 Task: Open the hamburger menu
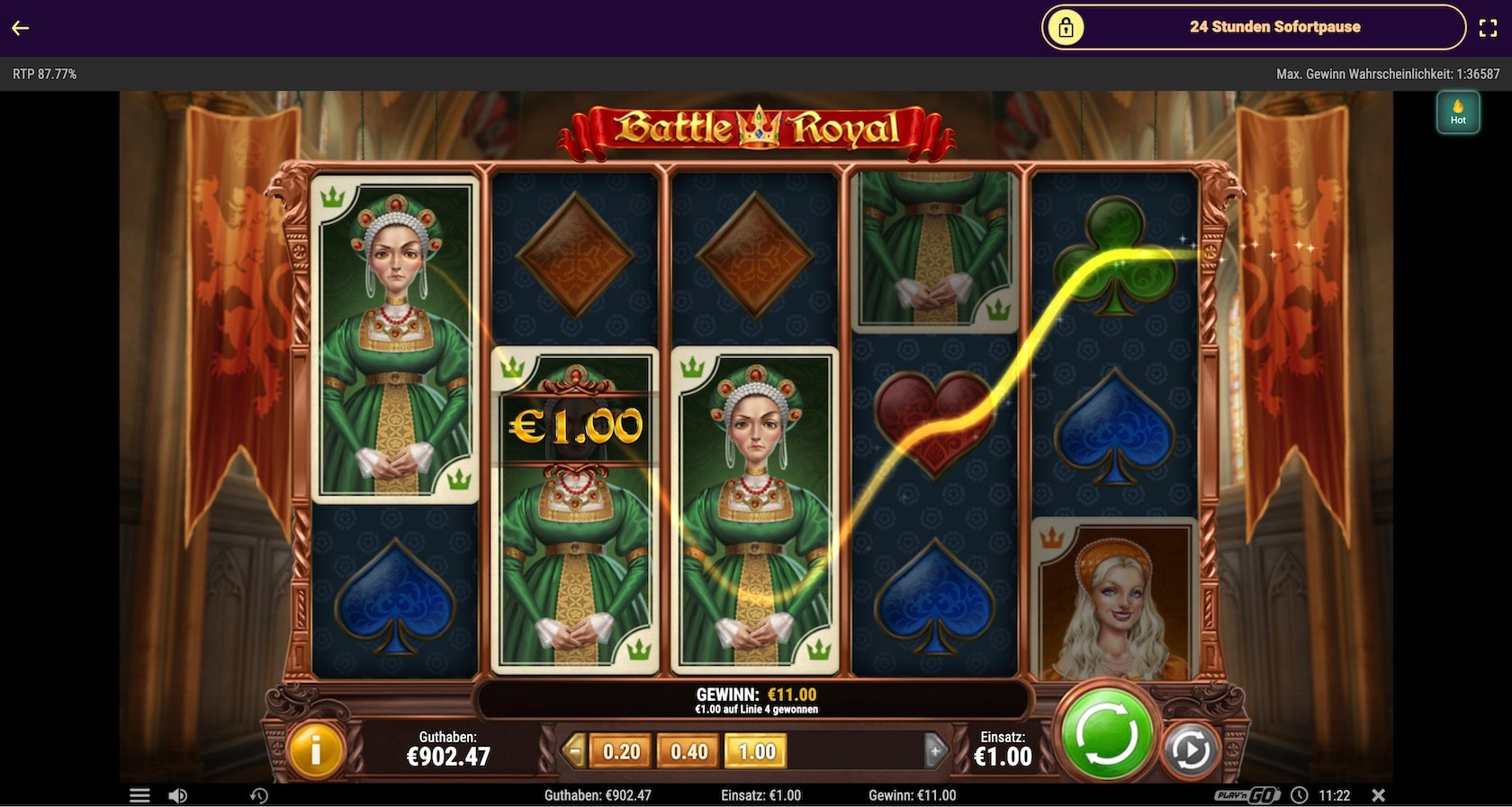[x=139, y=795]
